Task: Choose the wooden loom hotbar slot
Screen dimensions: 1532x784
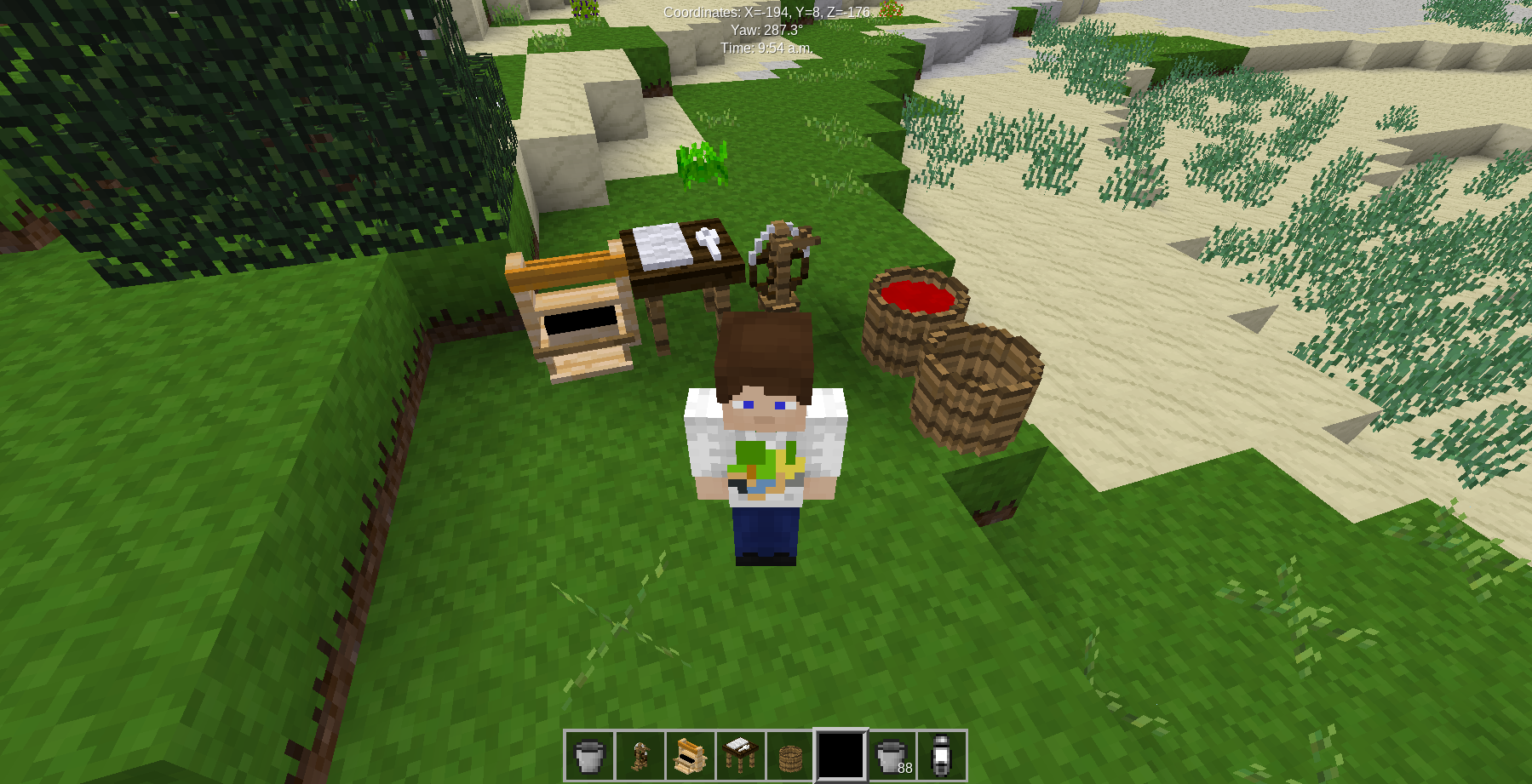Action: coord(690,755)
